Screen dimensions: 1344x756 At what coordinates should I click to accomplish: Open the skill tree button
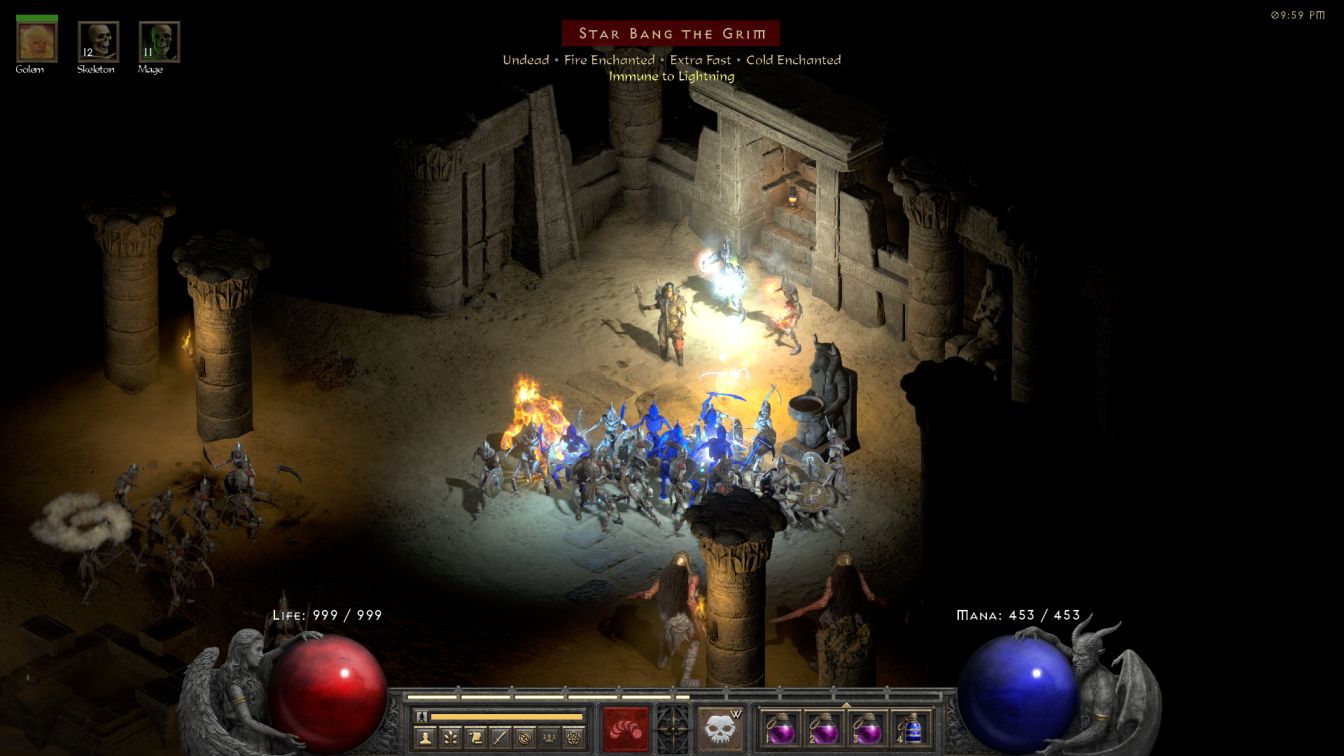451,738
